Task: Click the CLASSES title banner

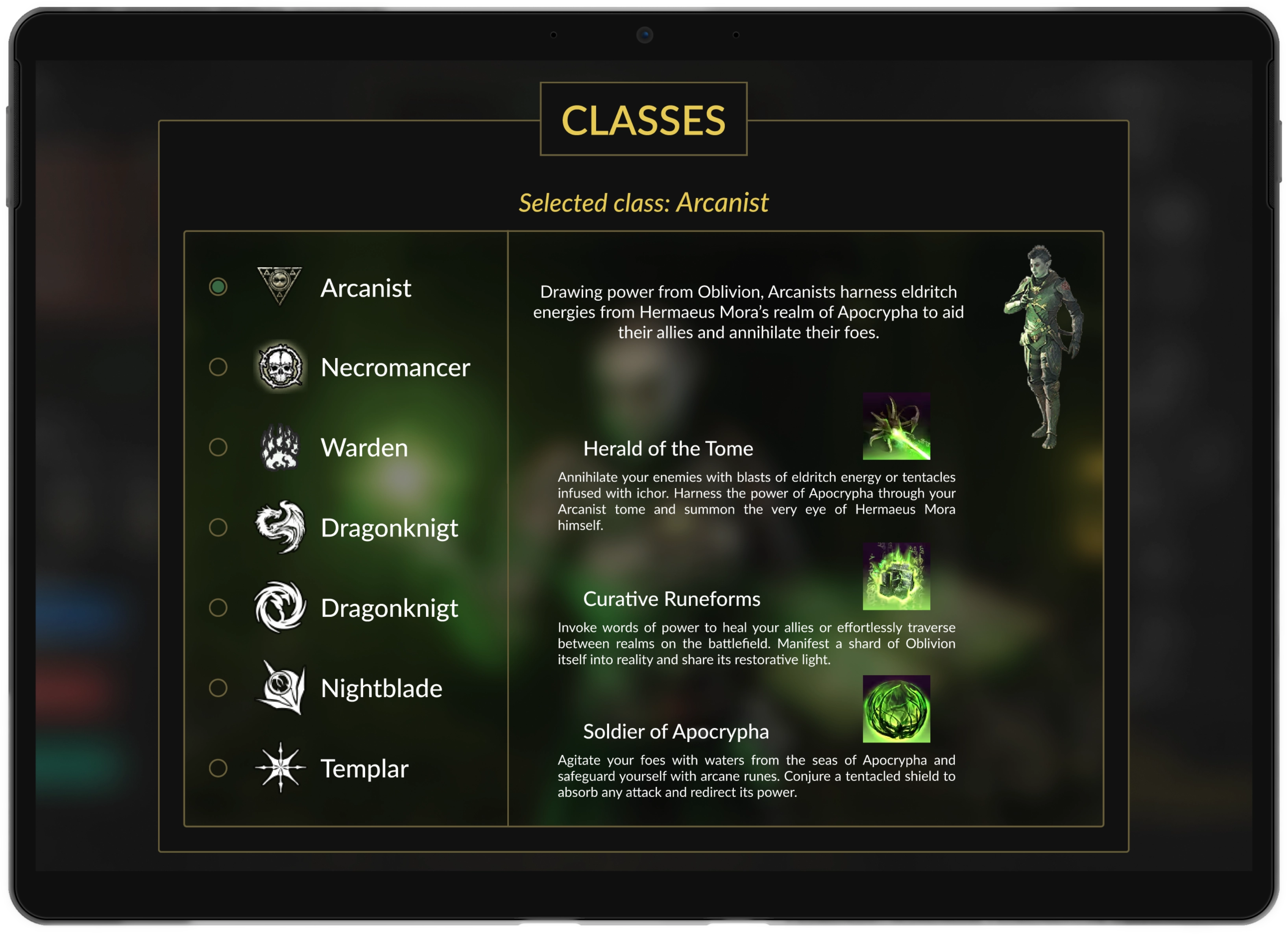Action: point(643,120)
